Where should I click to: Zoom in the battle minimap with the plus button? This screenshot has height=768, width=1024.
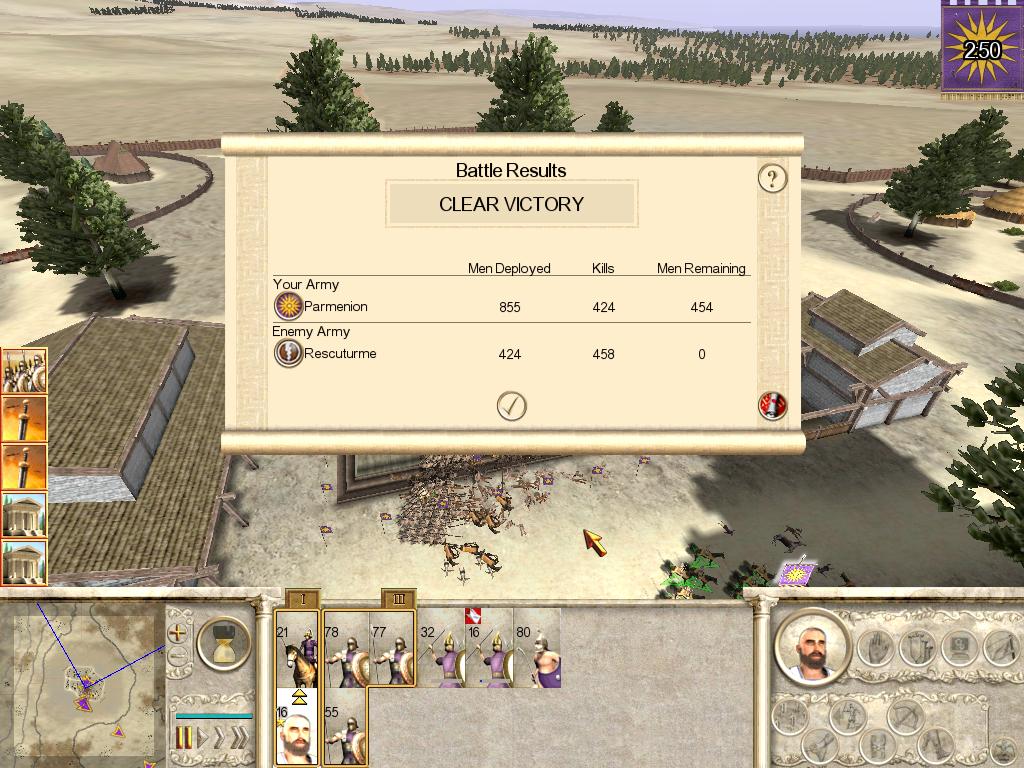(178, 632)
